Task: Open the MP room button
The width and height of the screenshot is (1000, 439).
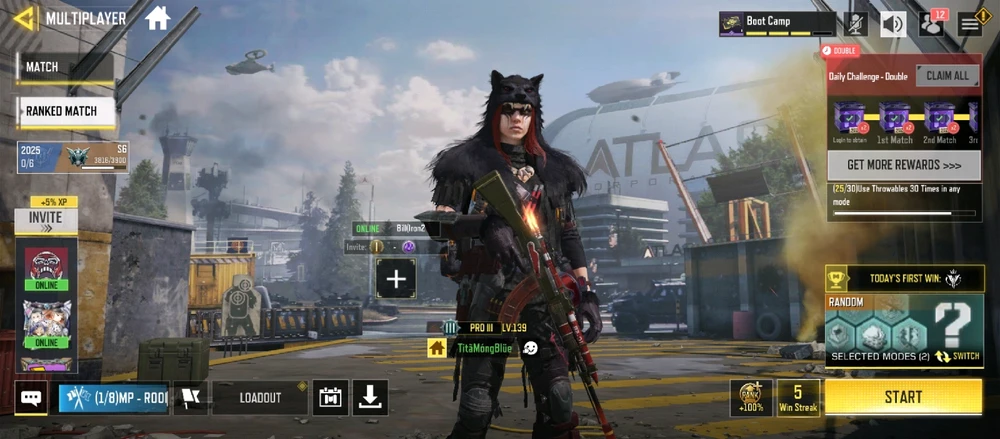Action: click(113, 398)
